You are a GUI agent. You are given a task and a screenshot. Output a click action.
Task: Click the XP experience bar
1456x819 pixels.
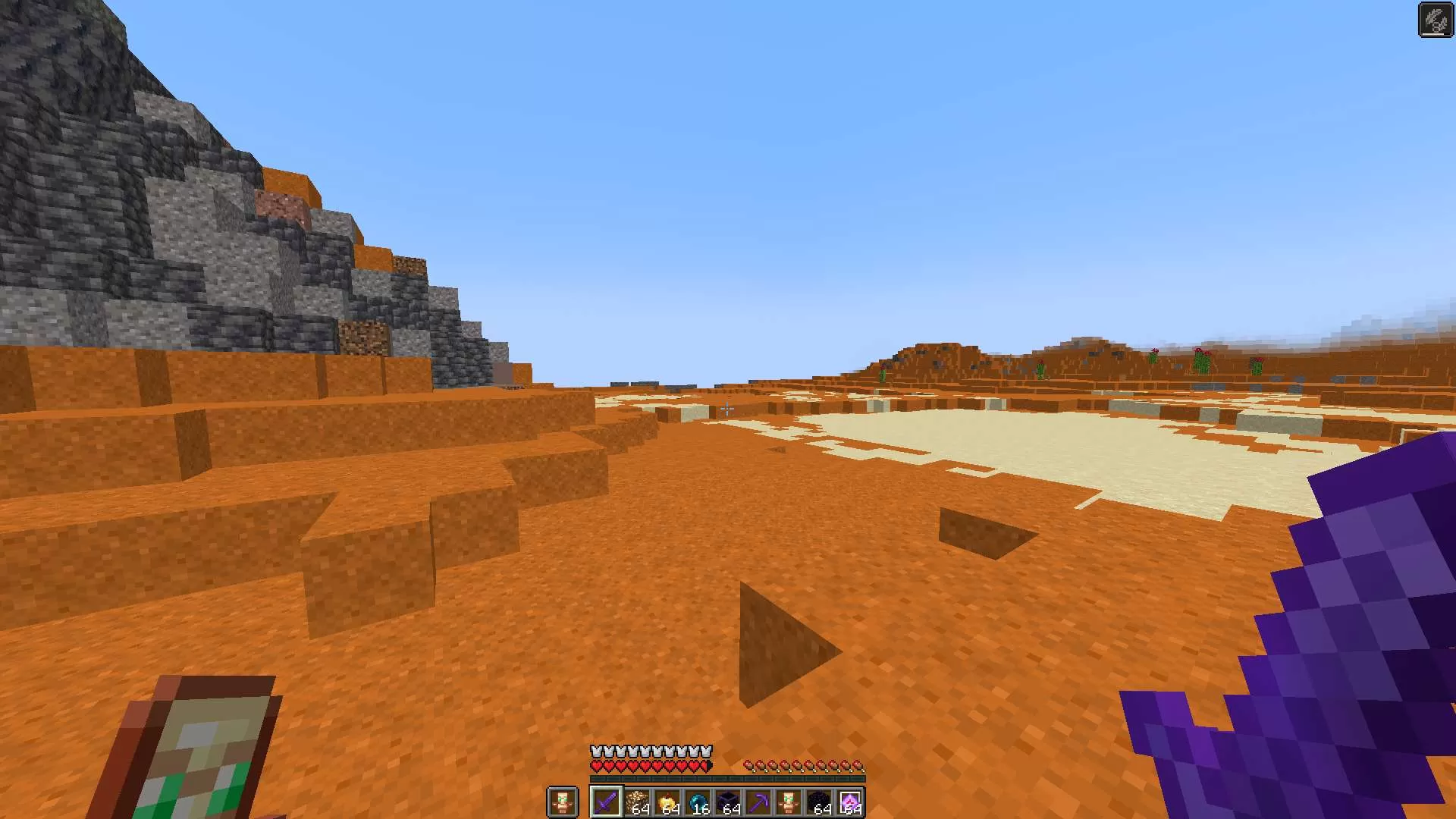[726, 778]
